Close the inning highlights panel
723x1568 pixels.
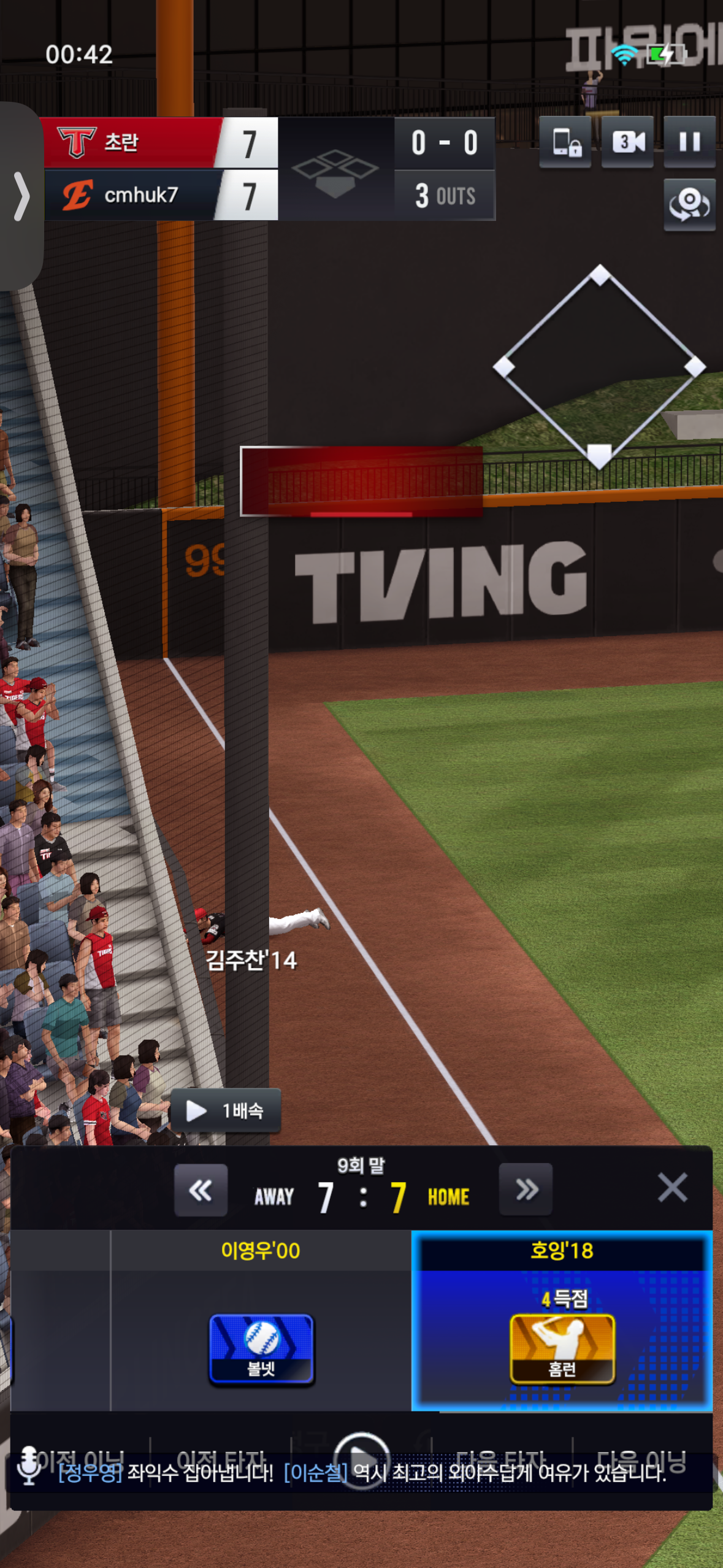click(x=672, y=1188)
